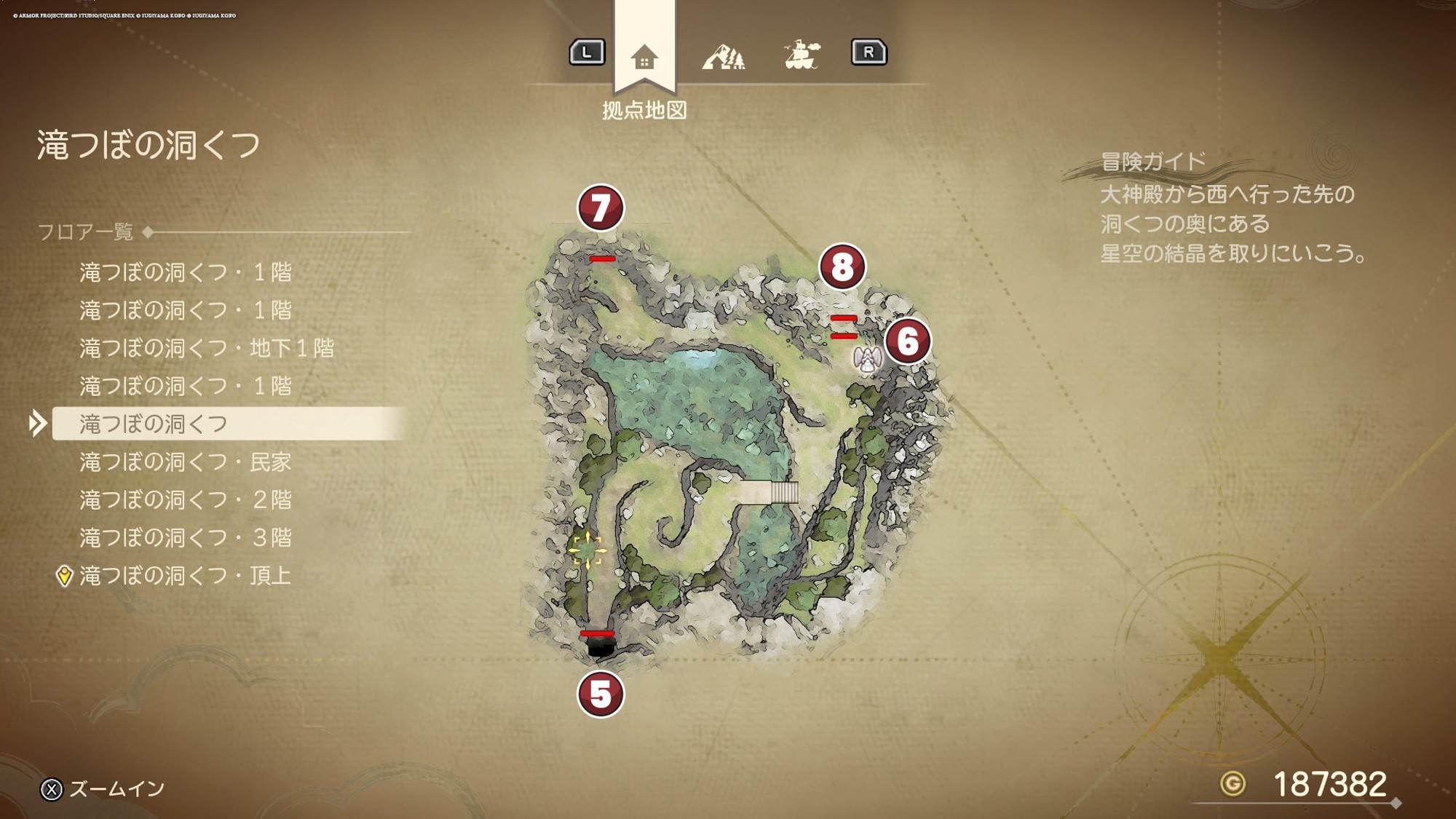Click the angel statue icon on the map
The height and width of the screenshot is (819, 1456).
coord(867,360)
